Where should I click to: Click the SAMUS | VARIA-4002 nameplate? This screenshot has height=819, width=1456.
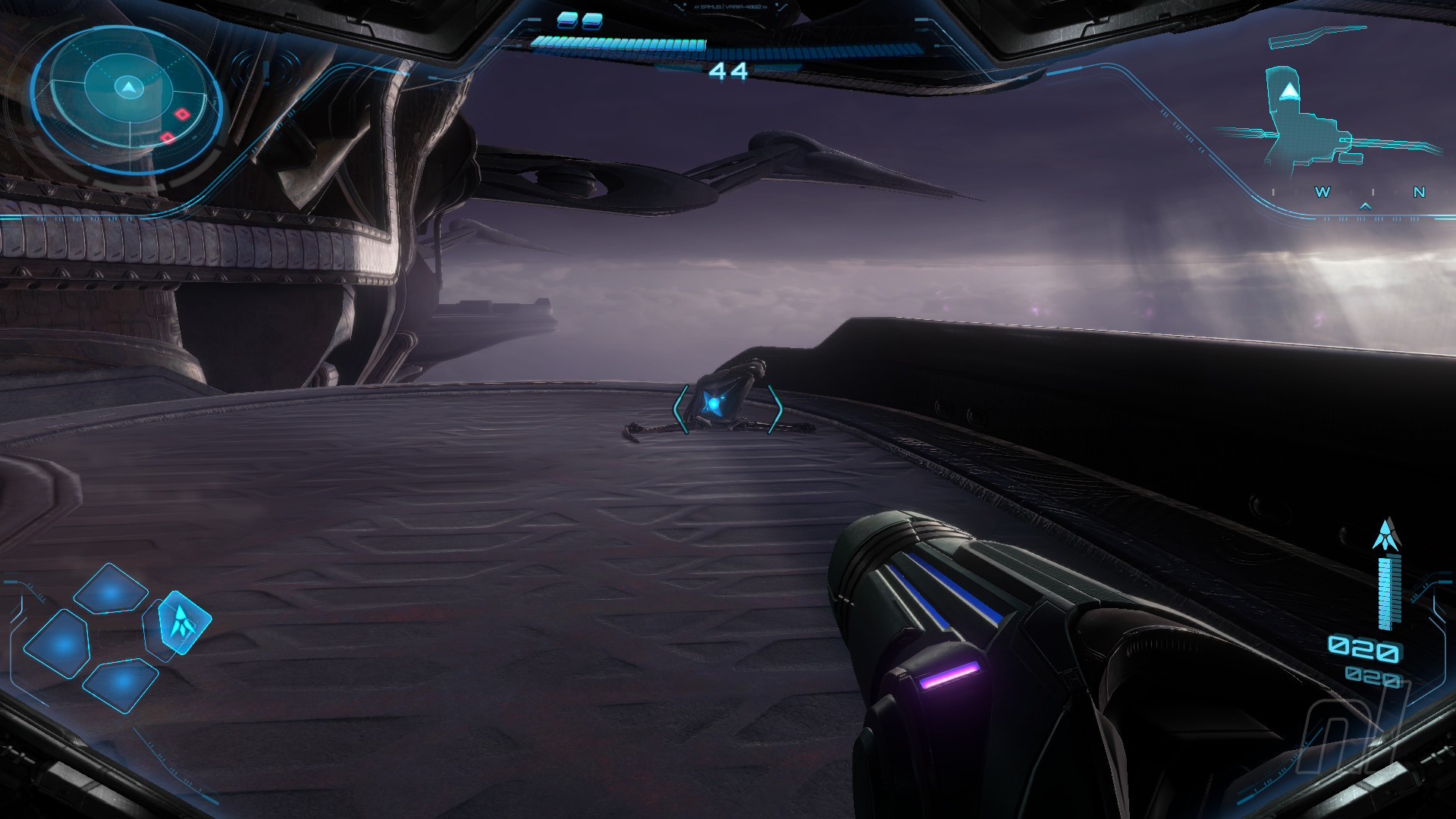pos(730,7)
